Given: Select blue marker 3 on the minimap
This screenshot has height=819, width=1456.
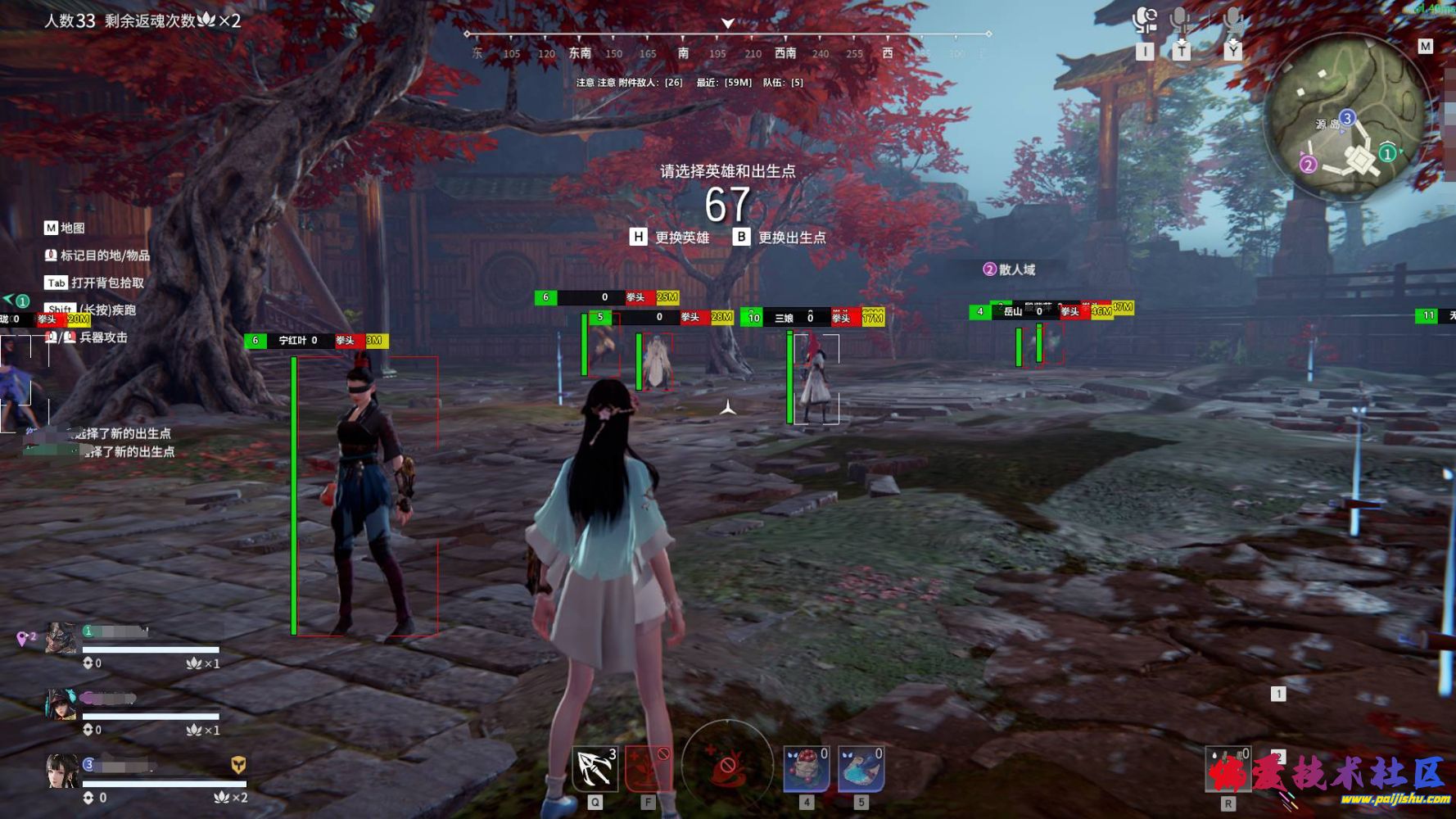Looking at the screenshot, I should [1347, 118].
